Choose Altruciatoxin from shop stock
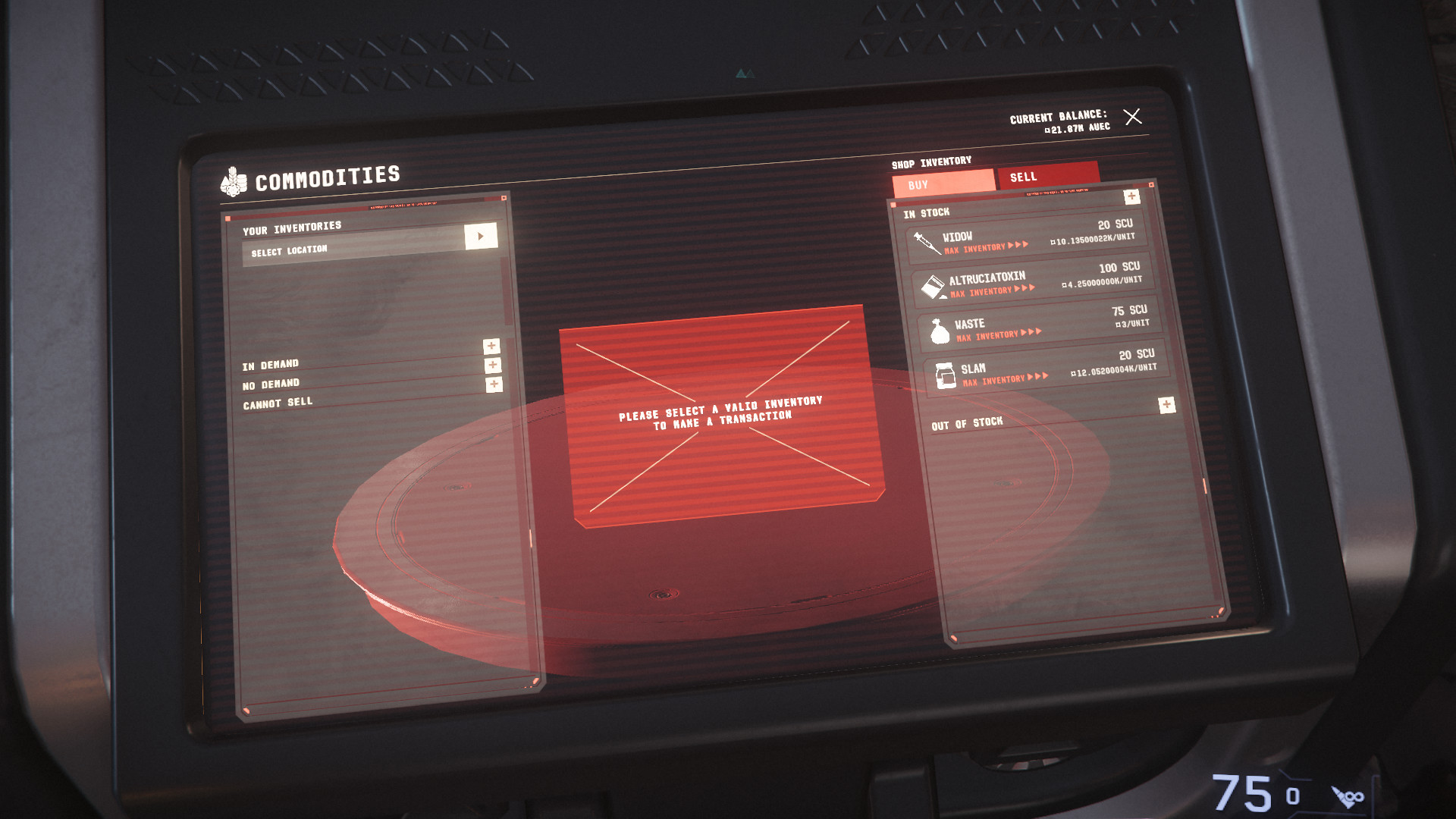The width and height of the screenshot is (1456, 819). (1031, 281)
